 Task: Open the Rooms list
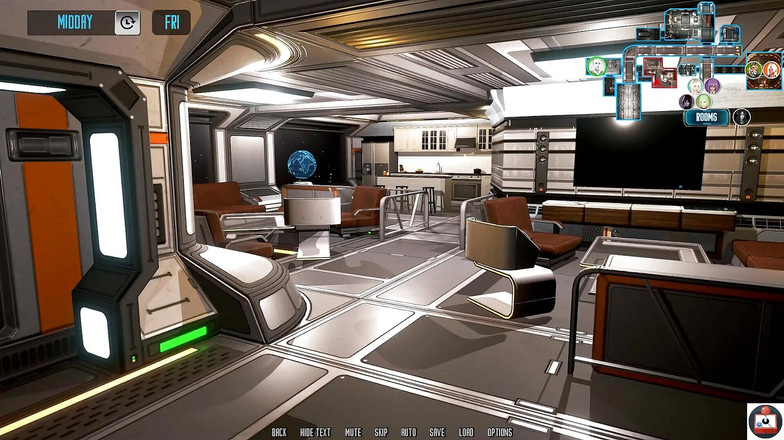click(706, 117)
